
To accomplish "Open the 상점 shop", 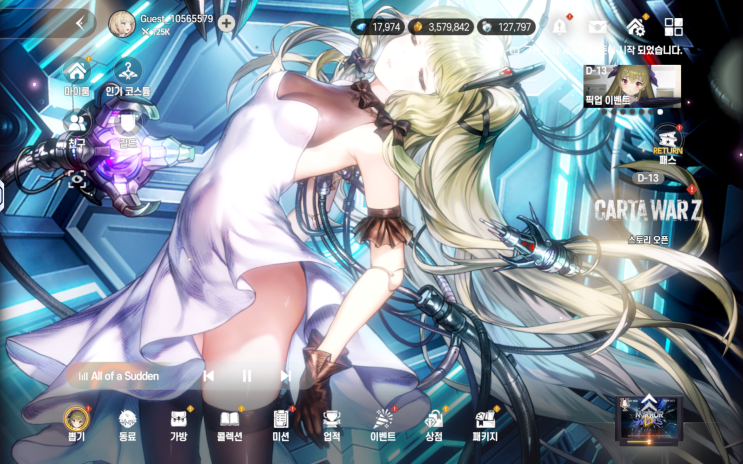I will [x=434, y=422].
